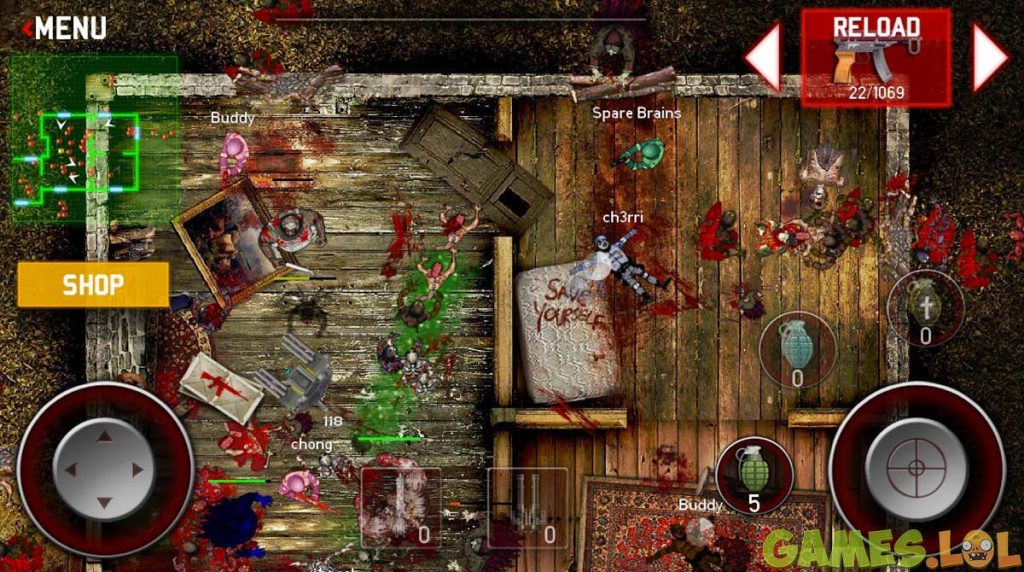Screen dimensions: 1024x572
Task: Deploy the single-barrel sentry gun slot
Action: tap(400, 506)
